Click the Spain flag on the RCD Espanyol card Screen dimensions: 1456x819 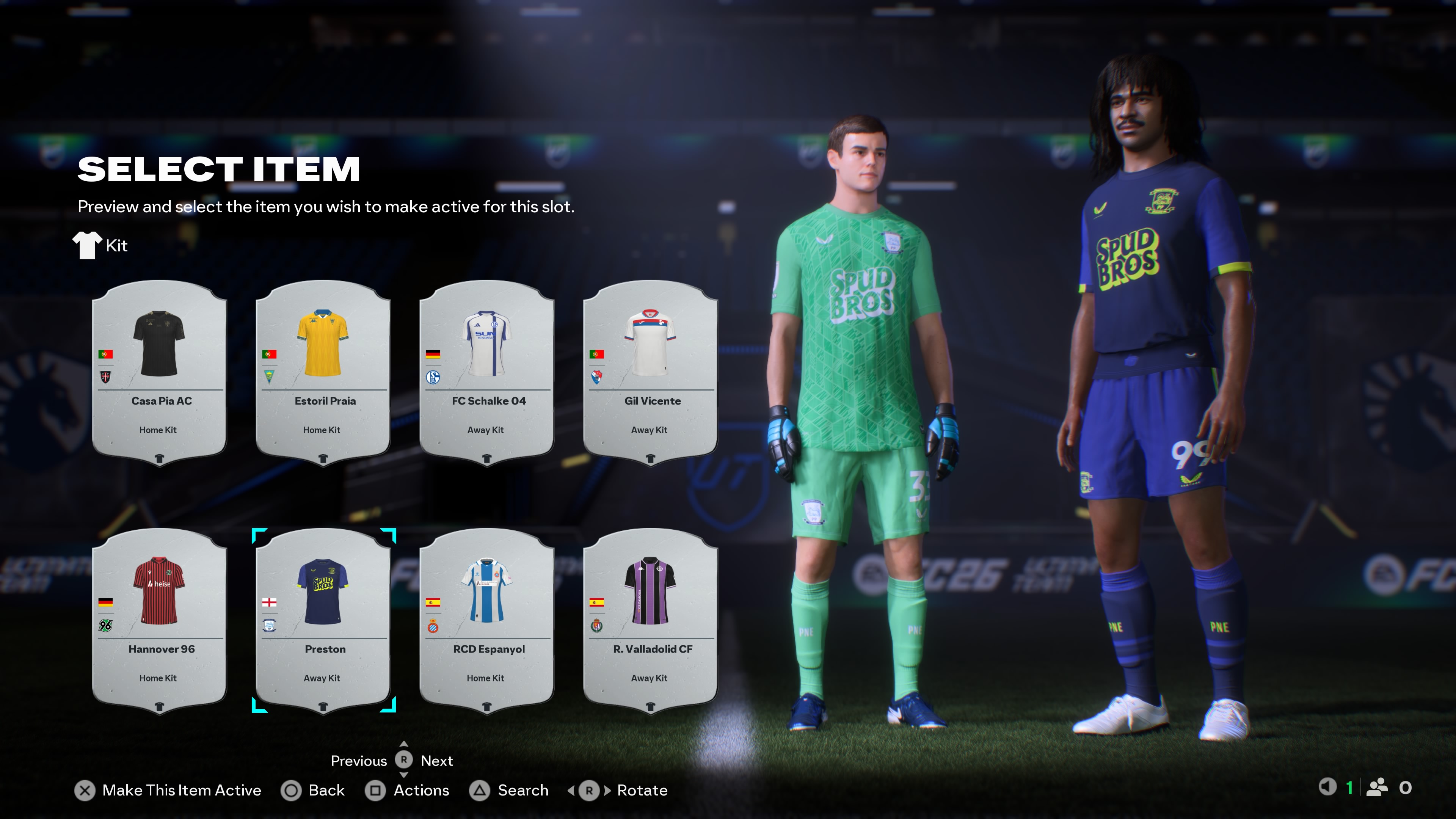(x=433, y=602)
